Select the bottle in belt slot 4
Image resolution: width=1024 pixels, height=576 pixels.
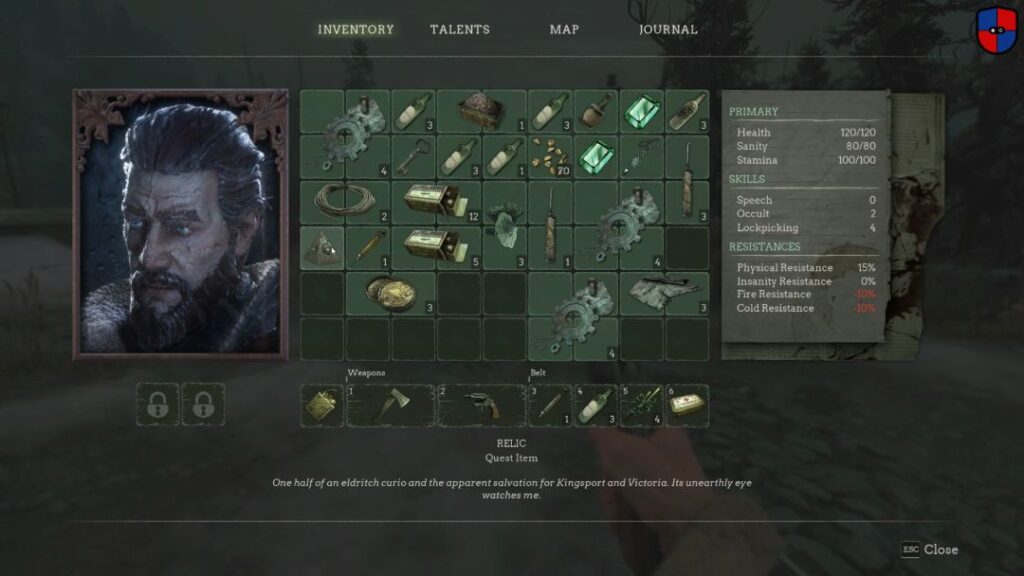[x=595, y=405]
